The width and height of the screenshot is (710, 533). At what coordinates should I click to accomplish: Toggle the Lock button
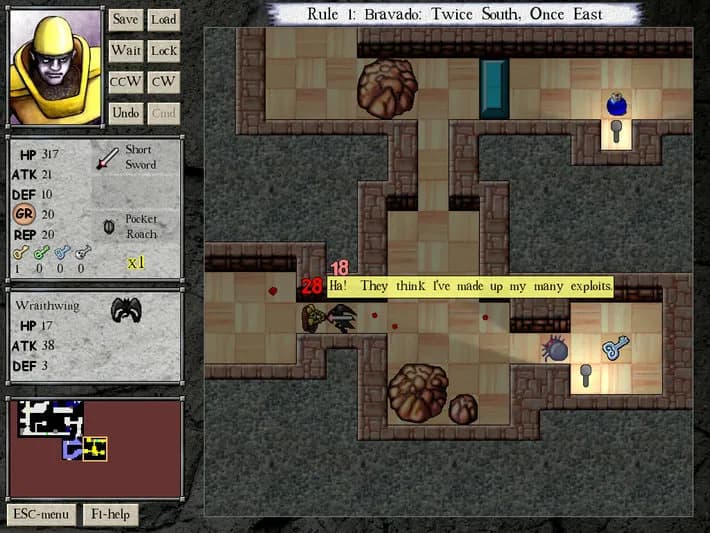pyautogui.click(x=163, y=50)
